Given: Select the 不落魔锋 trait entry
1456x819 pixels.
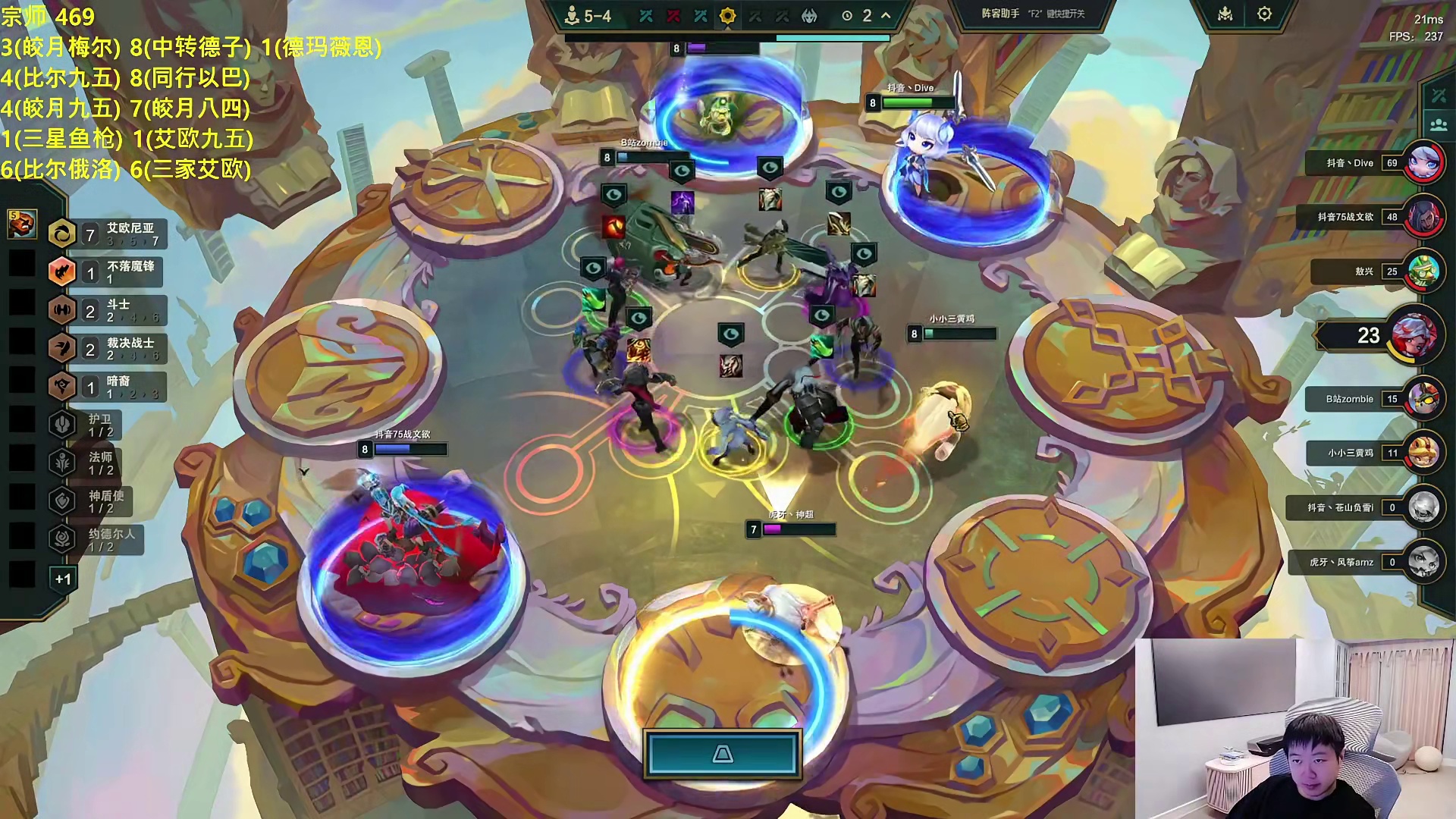Looking at the screenshot, I should (x=106, y=272).
